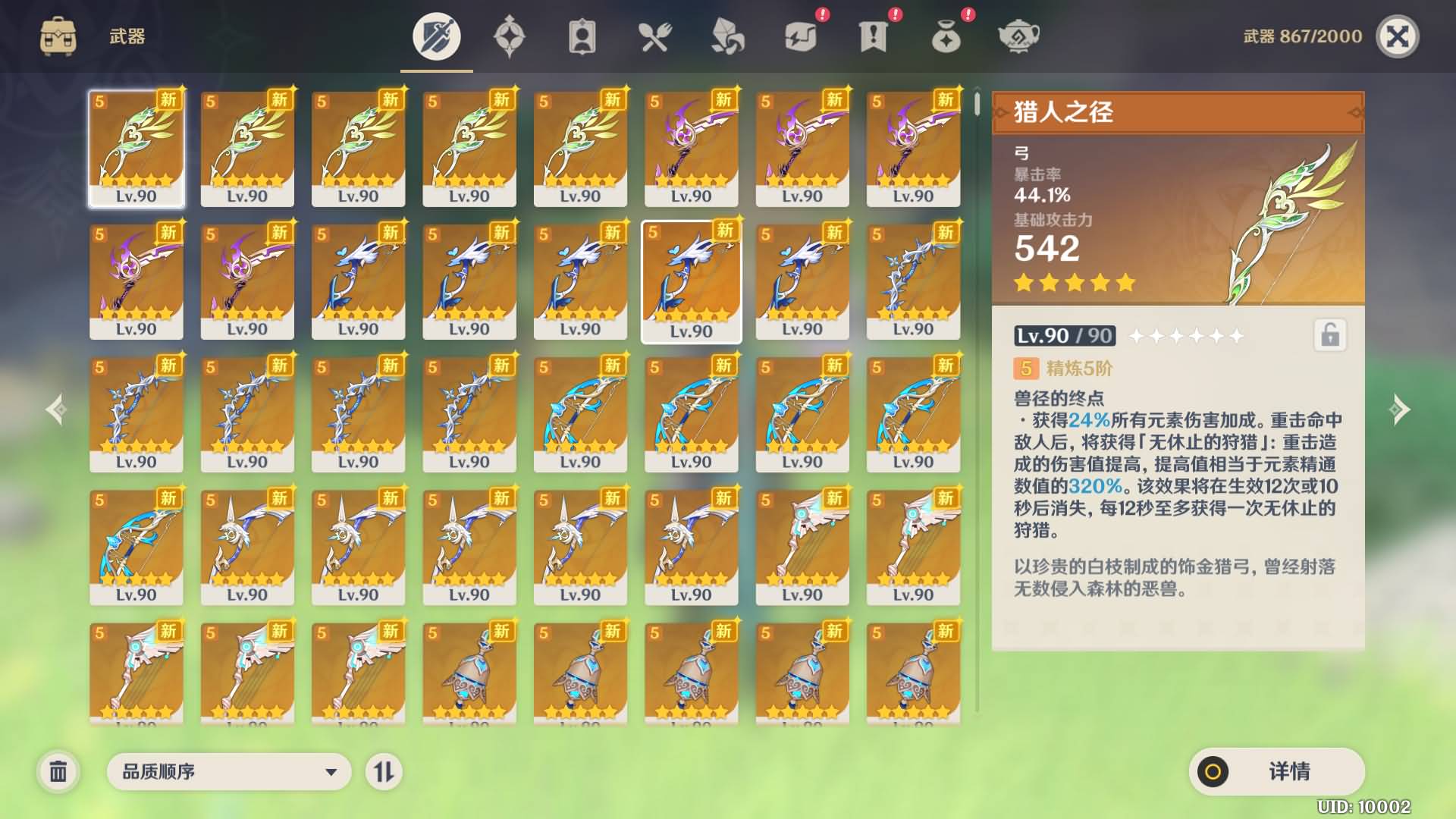
Task: Switch to the weapons 武器 tab
Action: tap(436, 36)
